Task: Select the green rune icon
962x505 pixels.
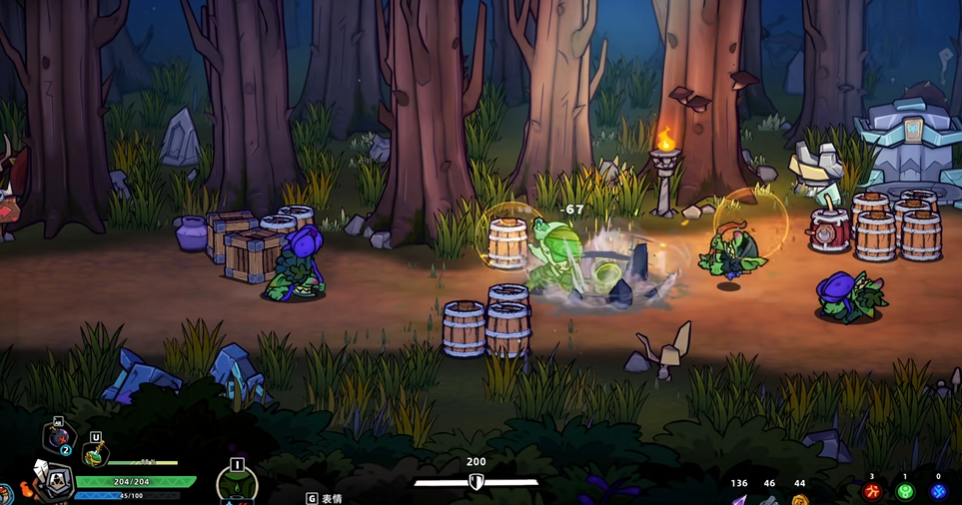Action: point(905,492)
